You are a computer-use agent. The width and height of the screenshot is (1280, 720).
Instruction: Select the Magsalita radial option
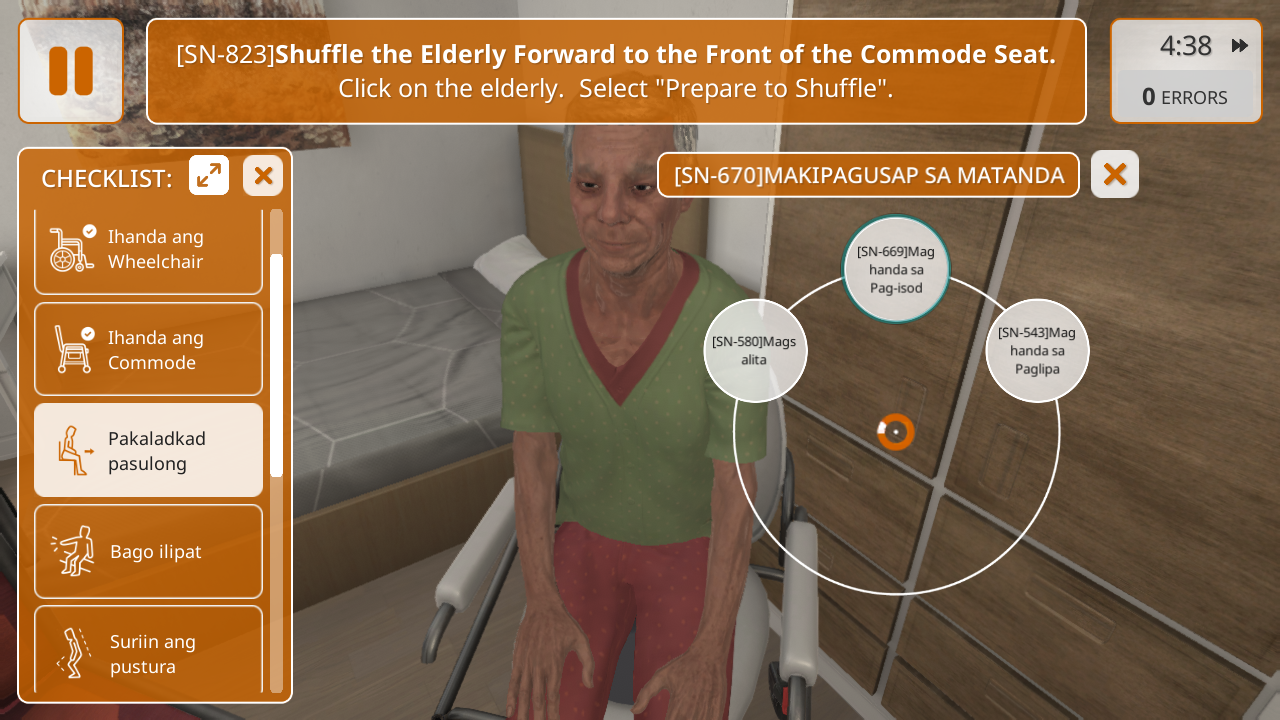pos(755,351)
